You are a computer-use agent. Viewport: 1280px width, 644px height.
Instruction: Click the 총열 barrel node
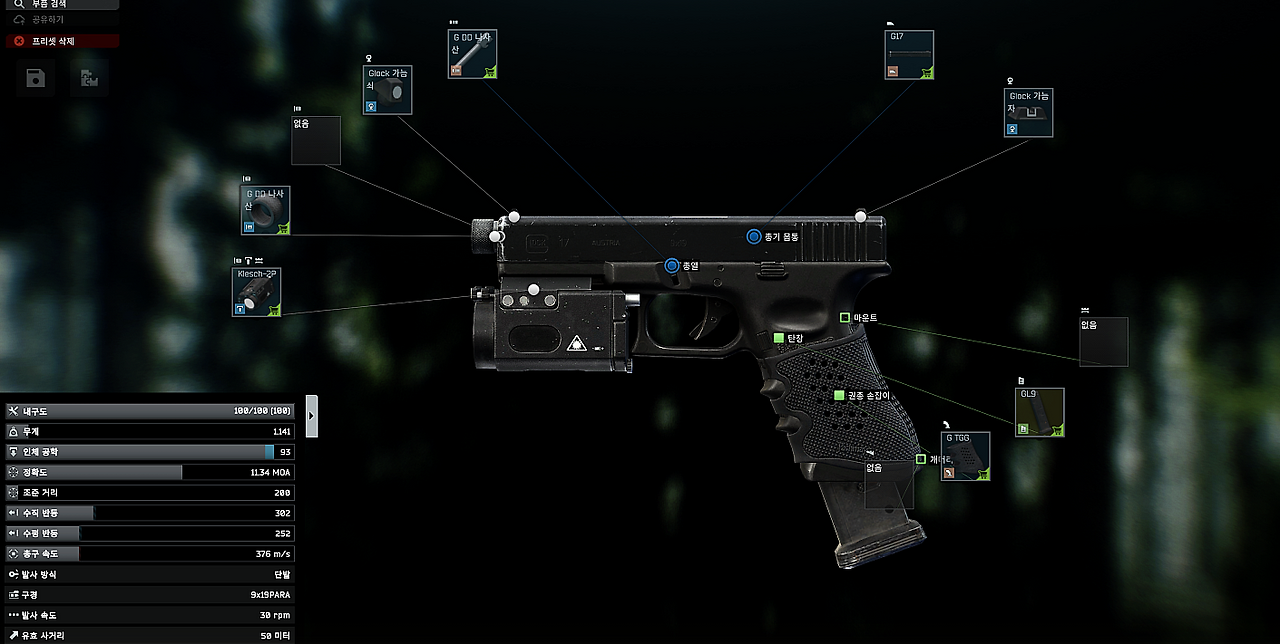pyautogui.click(x=672, y=266)
